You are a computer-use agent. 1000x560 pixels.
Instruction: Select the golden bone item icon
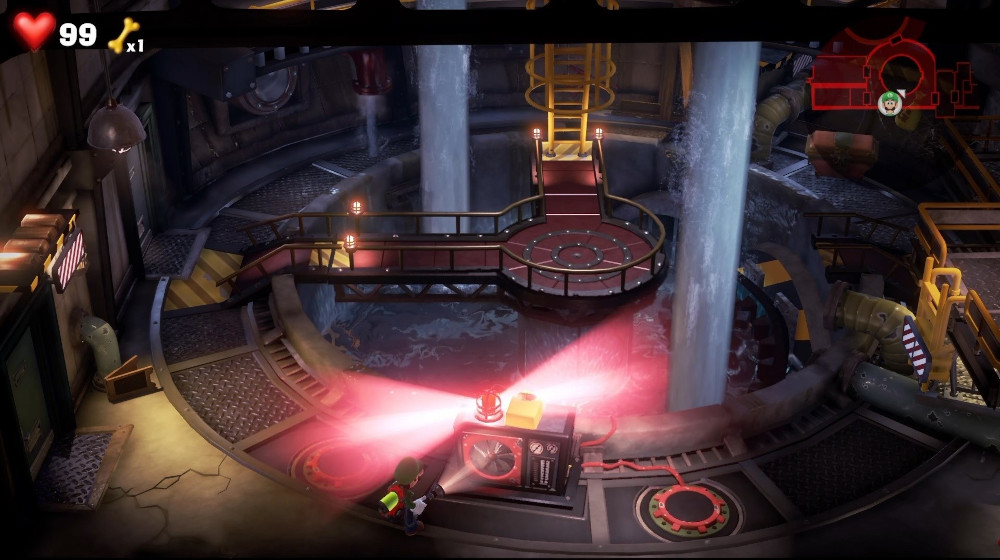[x=121, y=36]
